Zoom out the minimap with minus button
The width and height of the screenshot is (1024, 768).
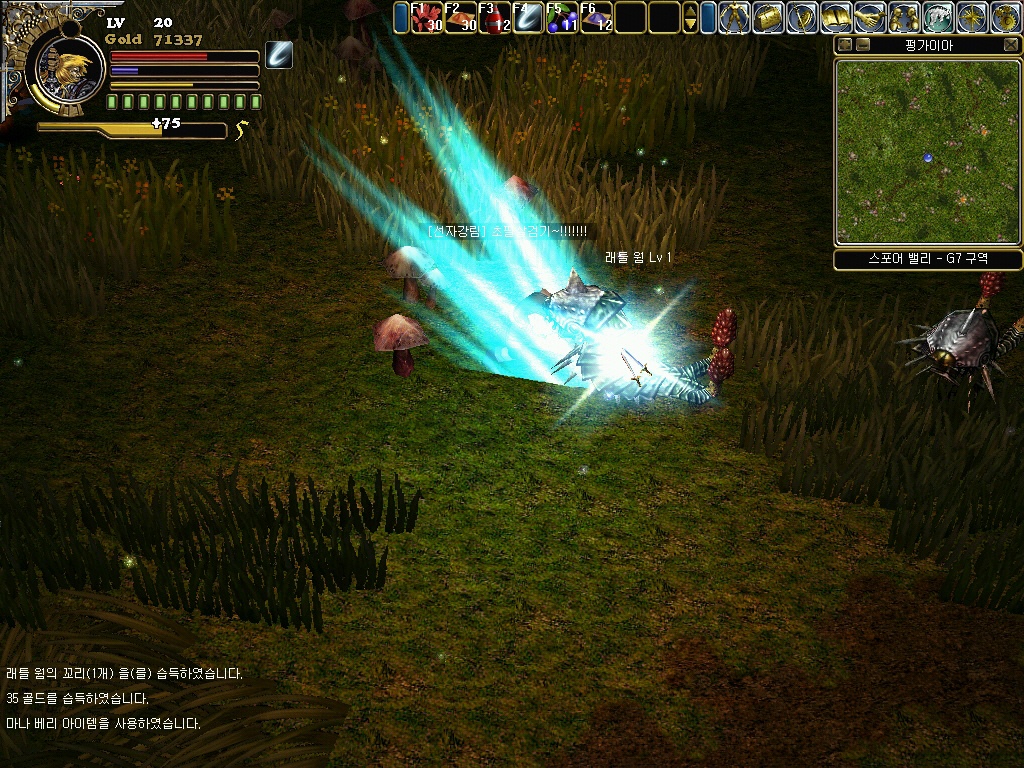[863, 45]
